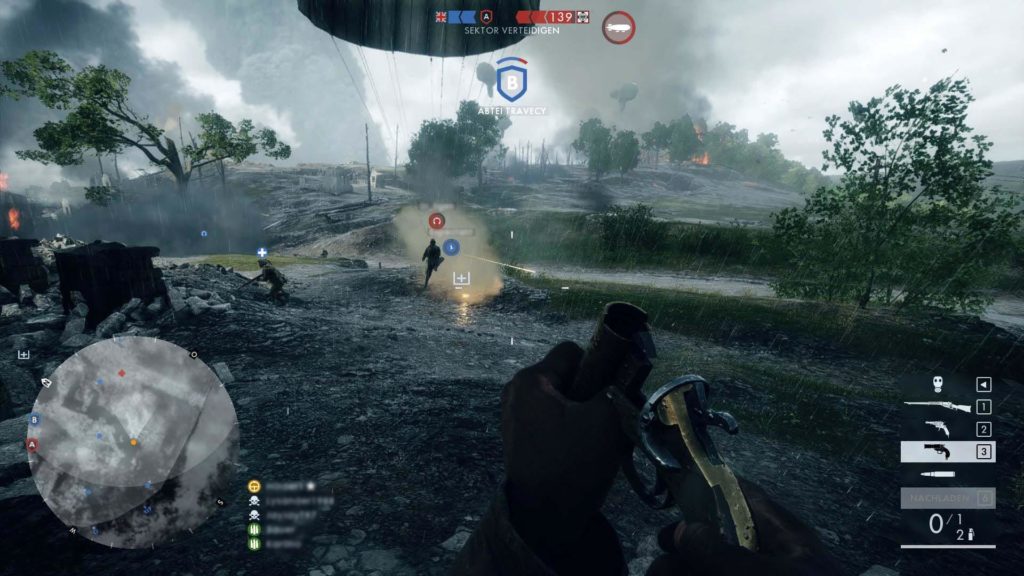Click the British flag team icon
The width and height of the screenshot is (1024, 576).
click(441, 16)
